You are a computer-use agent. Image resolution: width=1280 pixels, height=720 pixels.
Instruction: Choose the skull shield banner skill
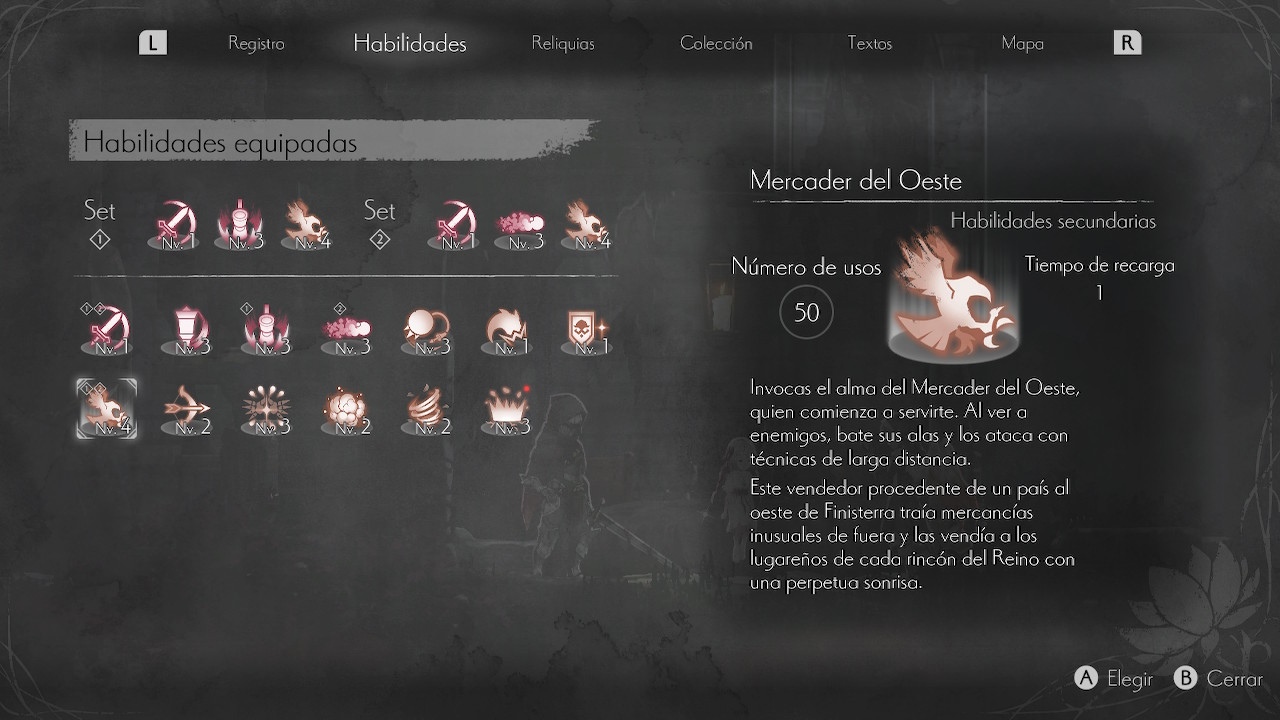pos(587,329)
